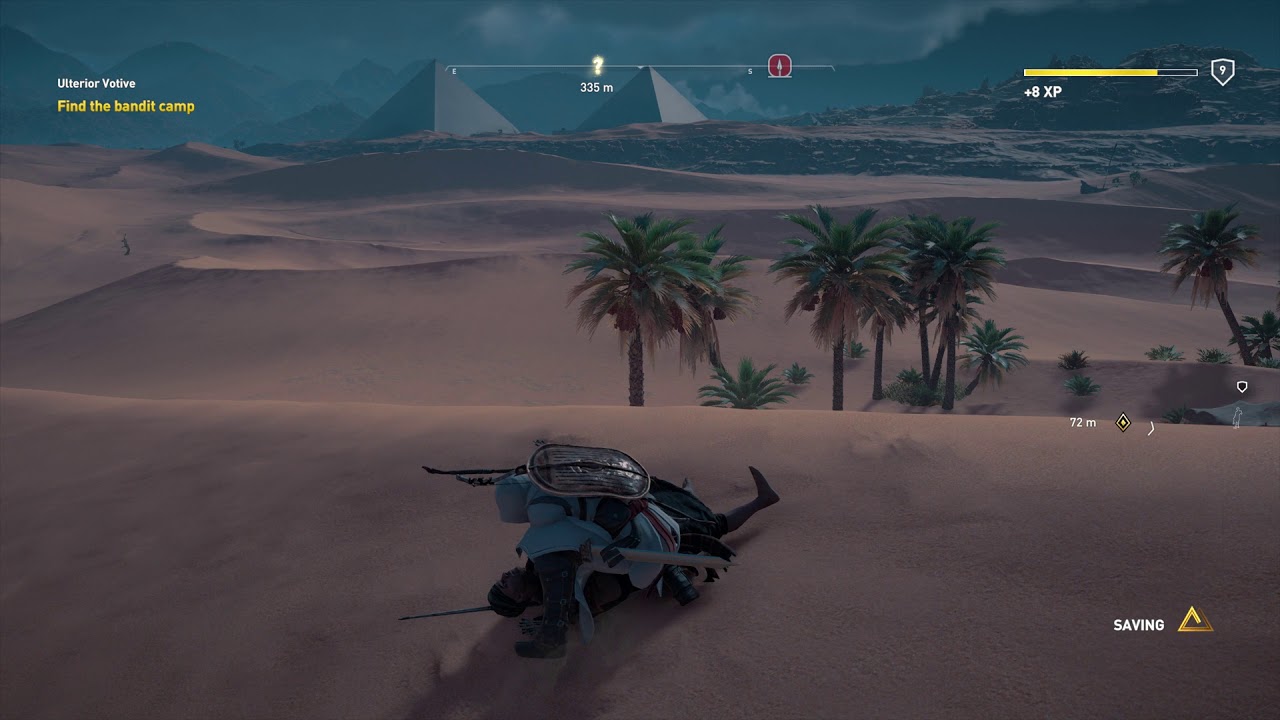Click the Find the bandit camp objective
The height and width of the screenshot is (720, 1280).
[x=124, y=104]
